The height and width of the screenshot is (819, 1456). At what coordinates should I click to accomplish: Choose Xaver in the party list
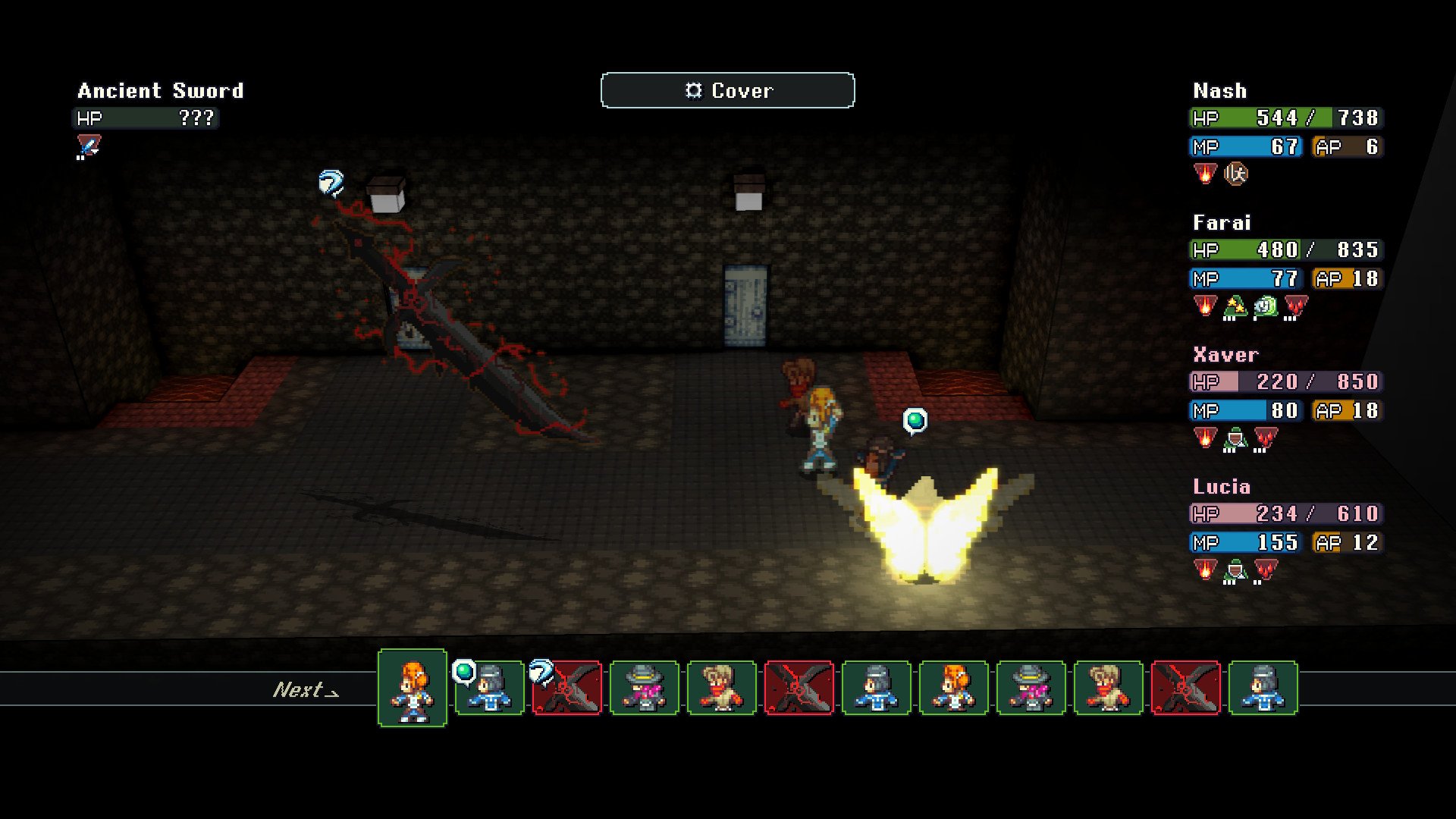[x=1225, y=355]
